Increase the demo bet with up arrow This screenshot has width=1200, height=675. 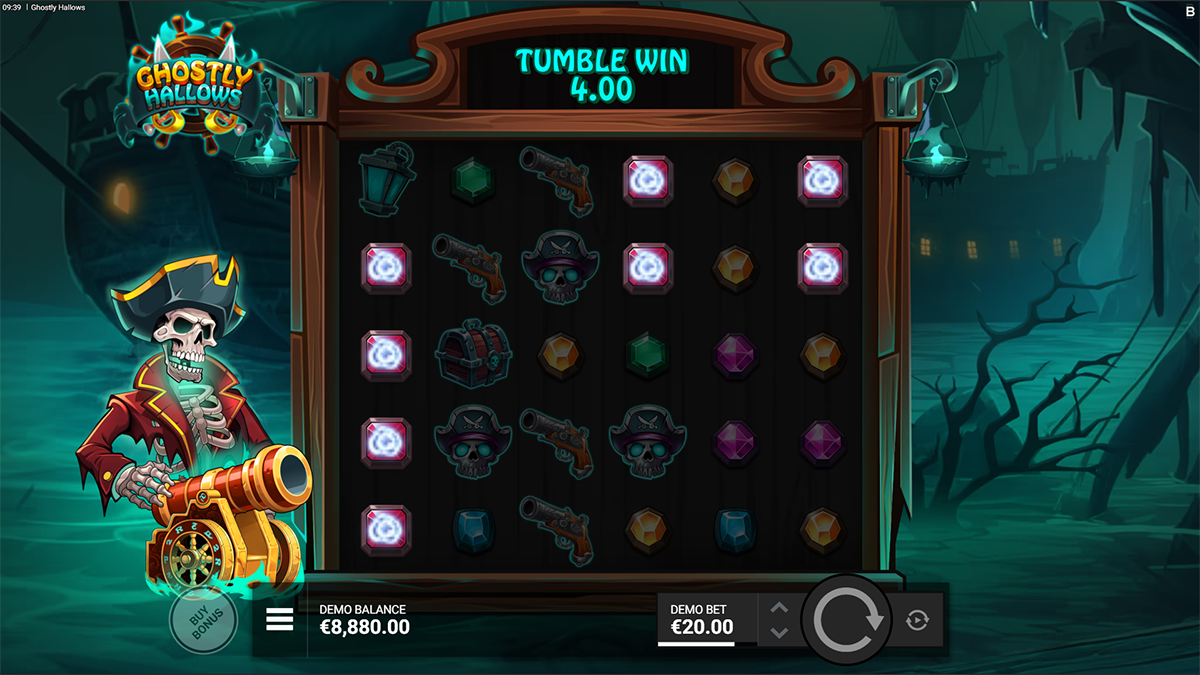coord(780,608)
